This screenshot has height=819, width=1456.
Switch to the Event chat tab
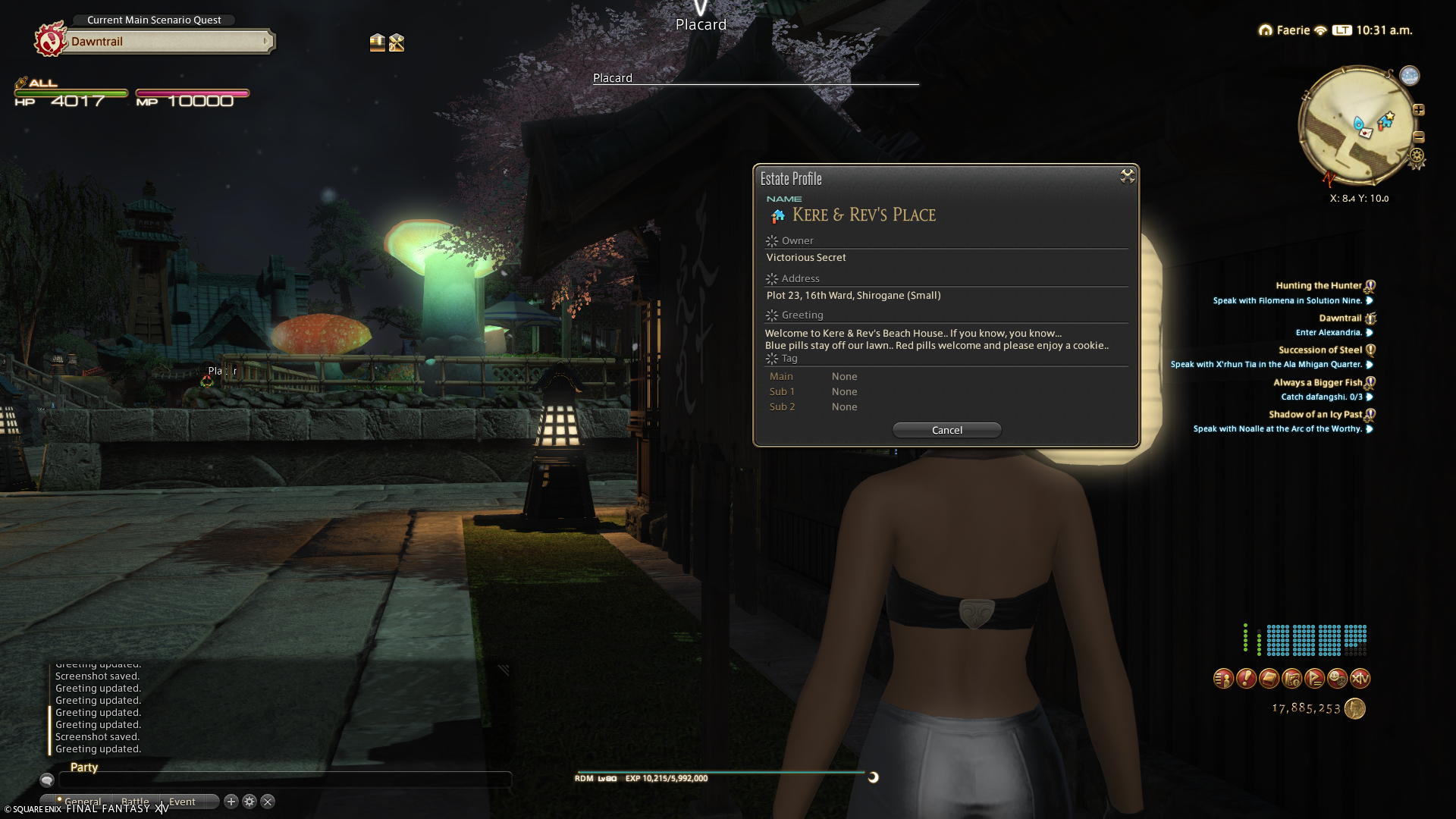click(x=182, y=802)
